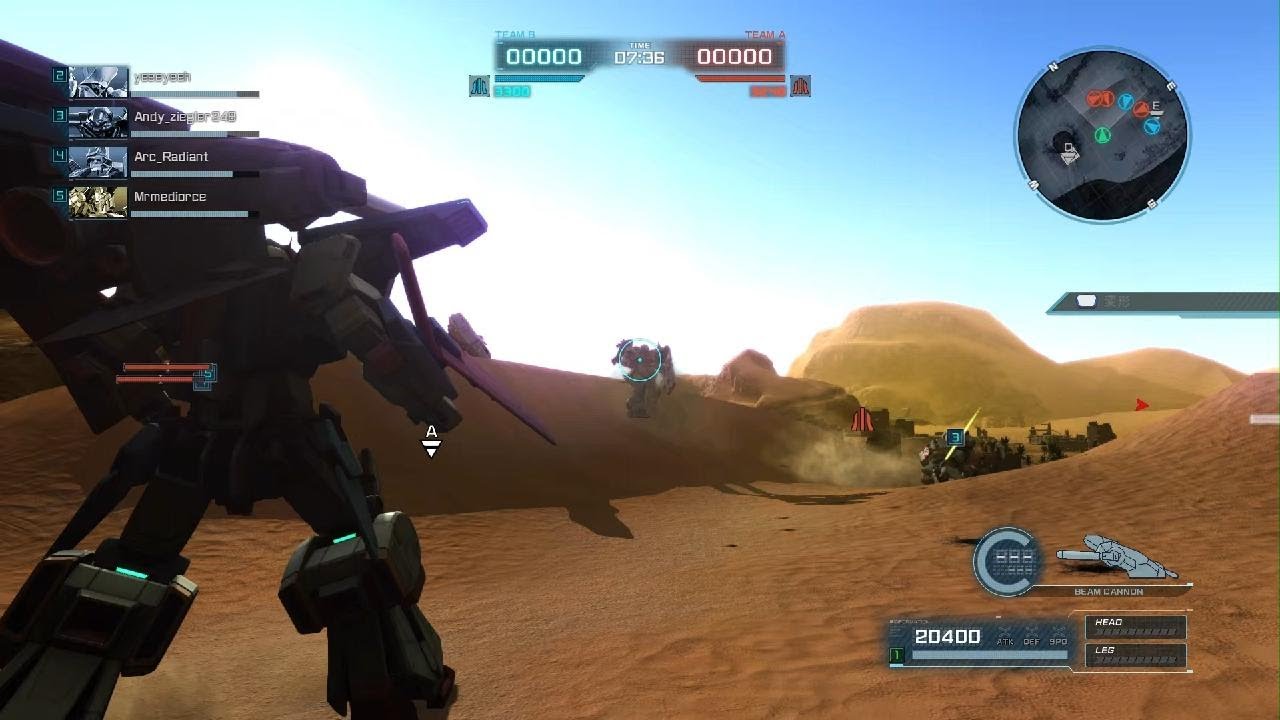Screen dimensions: 1280x720
Task: Select the numbered ally marker over the mech
Action: click(x=955, y=437)
